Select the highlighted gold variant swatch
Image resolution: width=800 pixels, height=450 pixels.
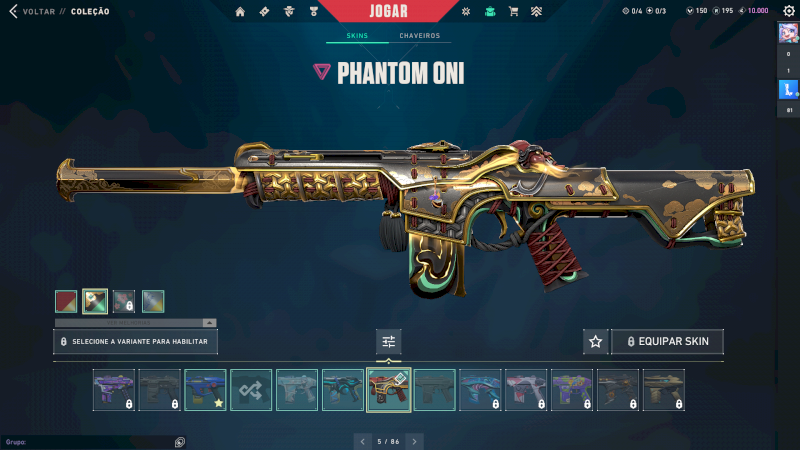pyautogui.click(x=95, y=301)
